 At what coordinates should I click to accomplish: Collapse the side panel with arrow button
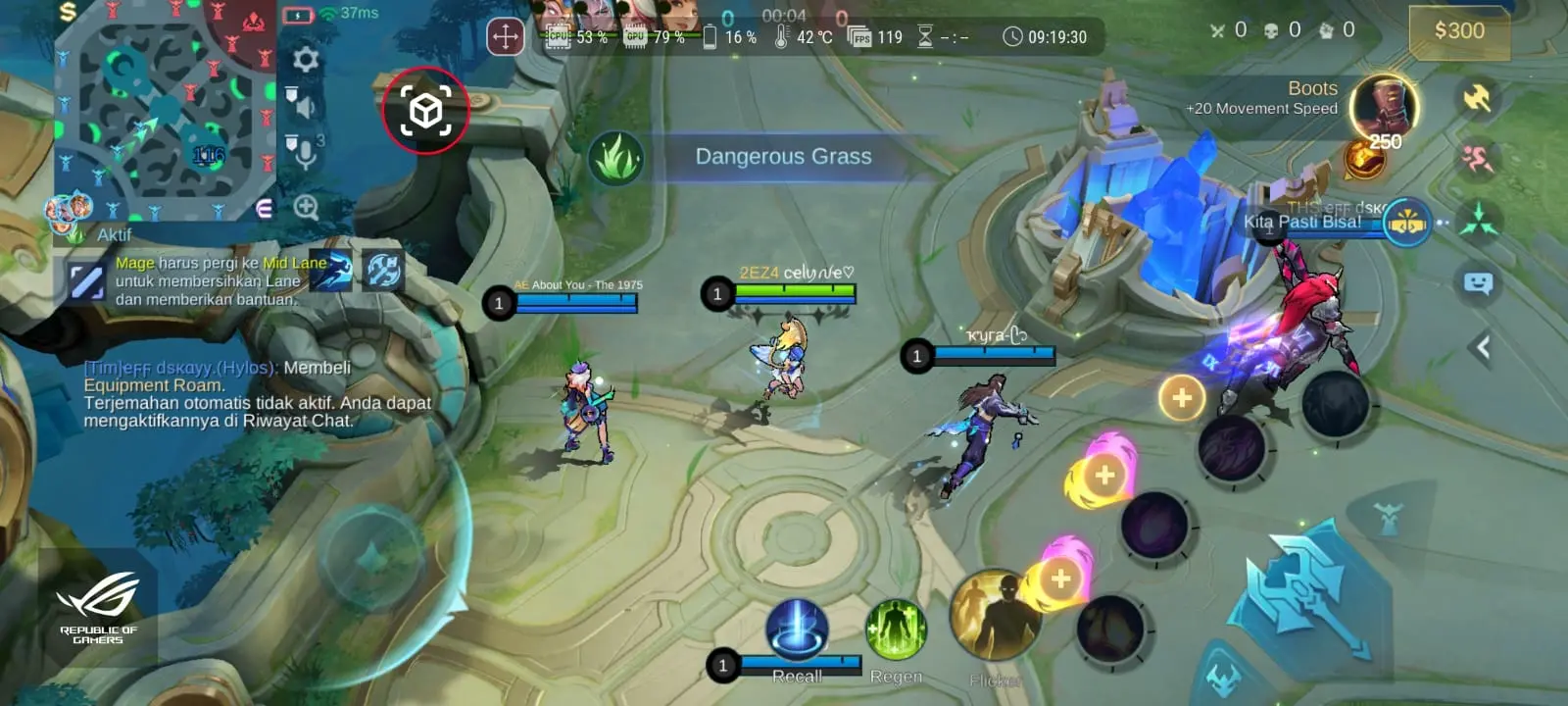coord(1483,347)
